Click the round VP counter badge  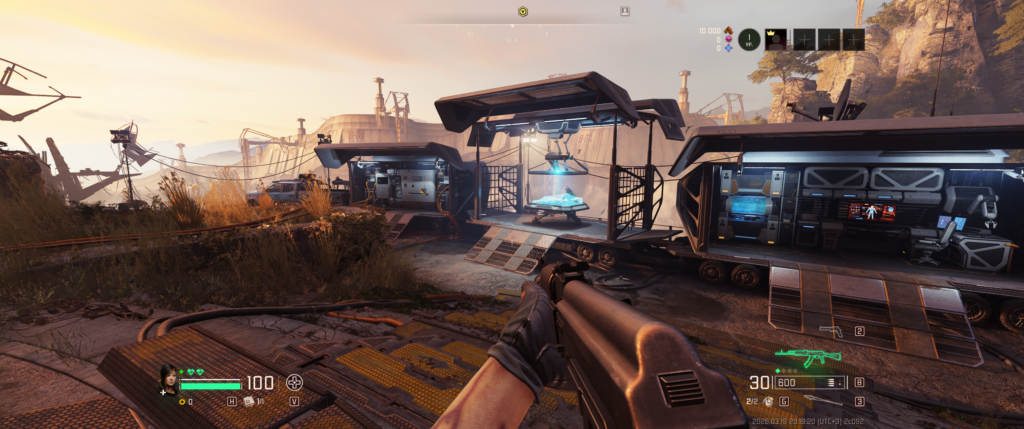pos(749,40)
